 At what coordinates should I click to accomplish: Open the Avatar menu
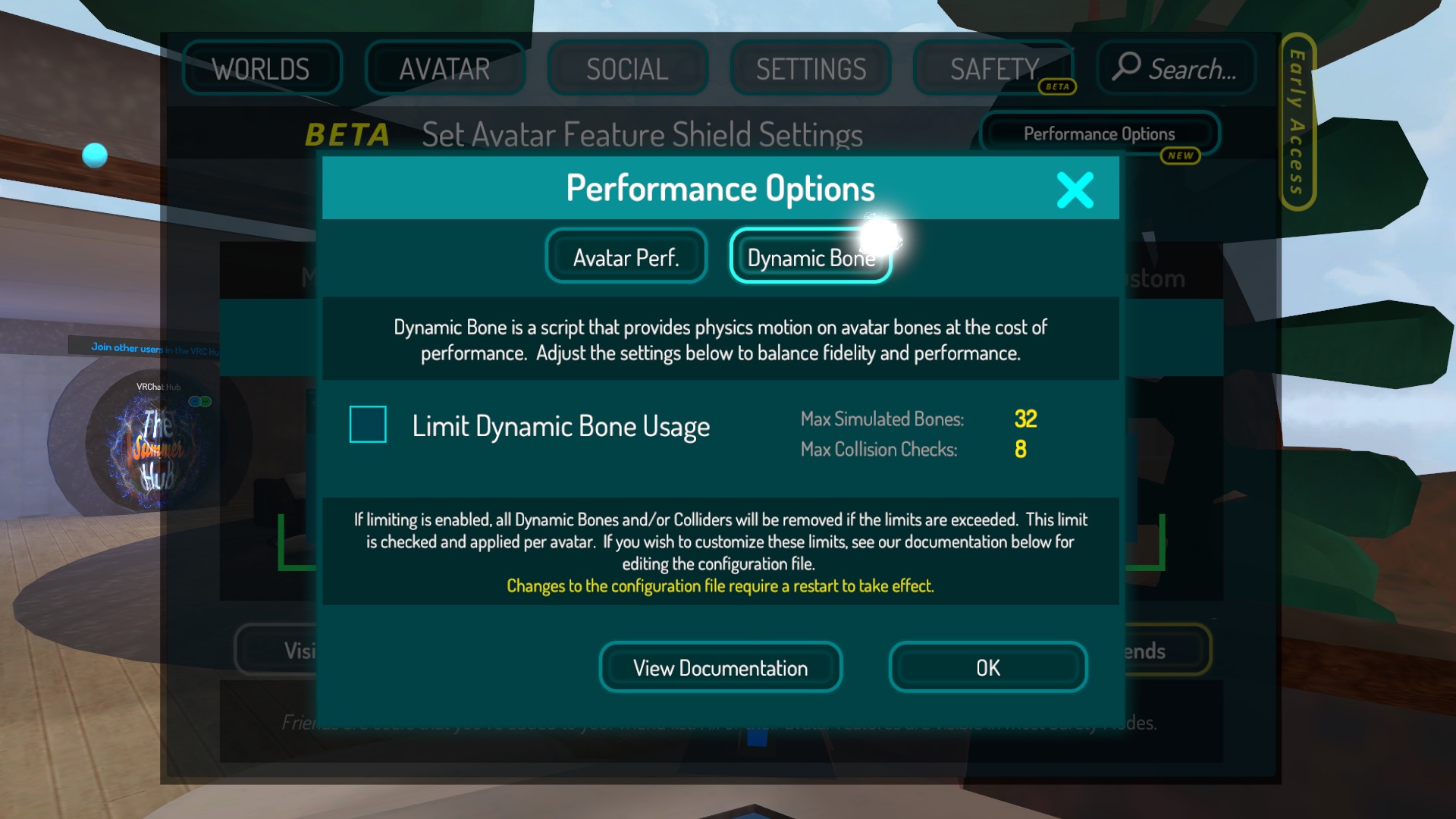[444, 69]
